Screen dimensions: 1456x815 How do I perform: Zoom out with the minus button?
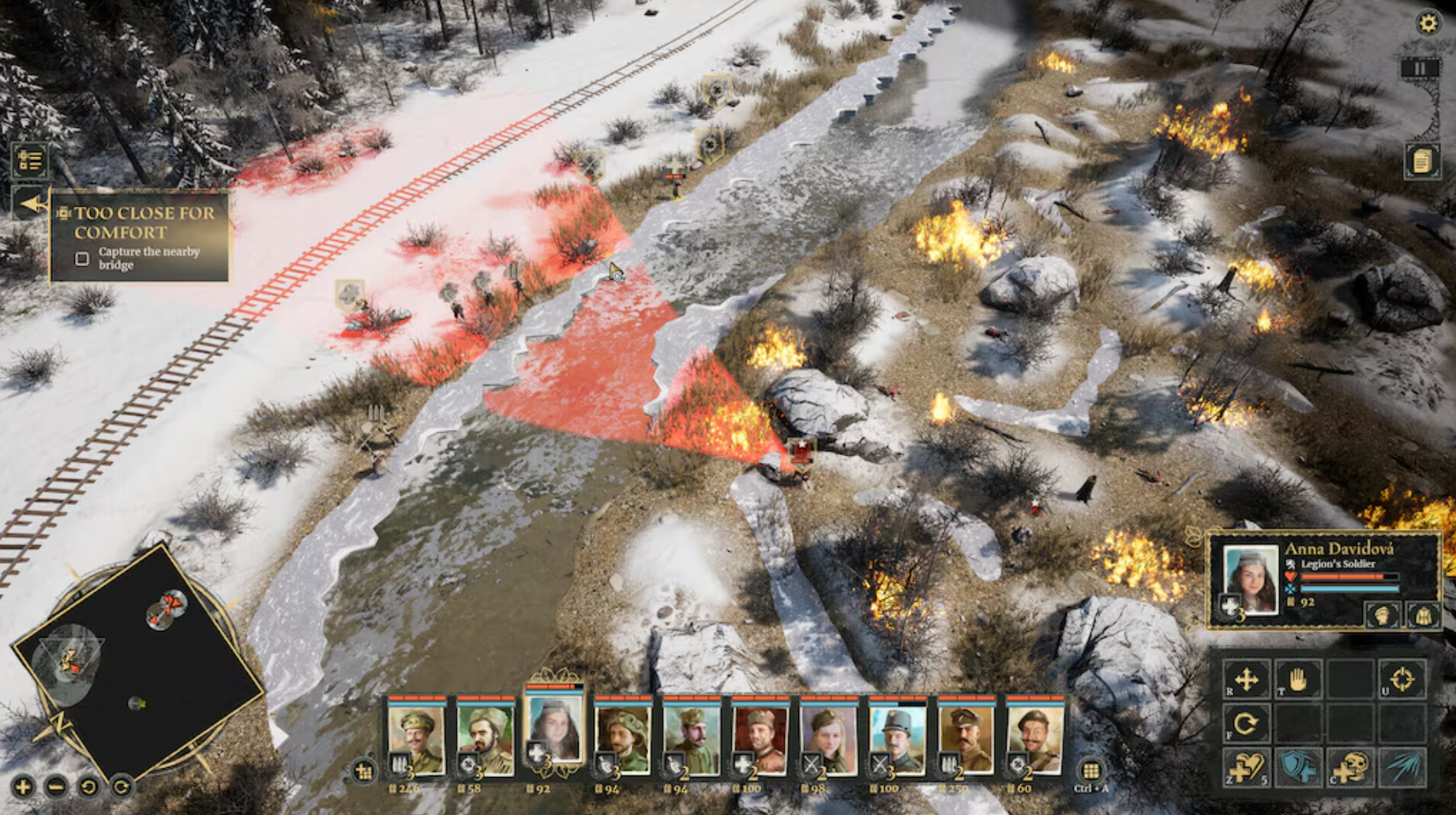tap(56, 787)
